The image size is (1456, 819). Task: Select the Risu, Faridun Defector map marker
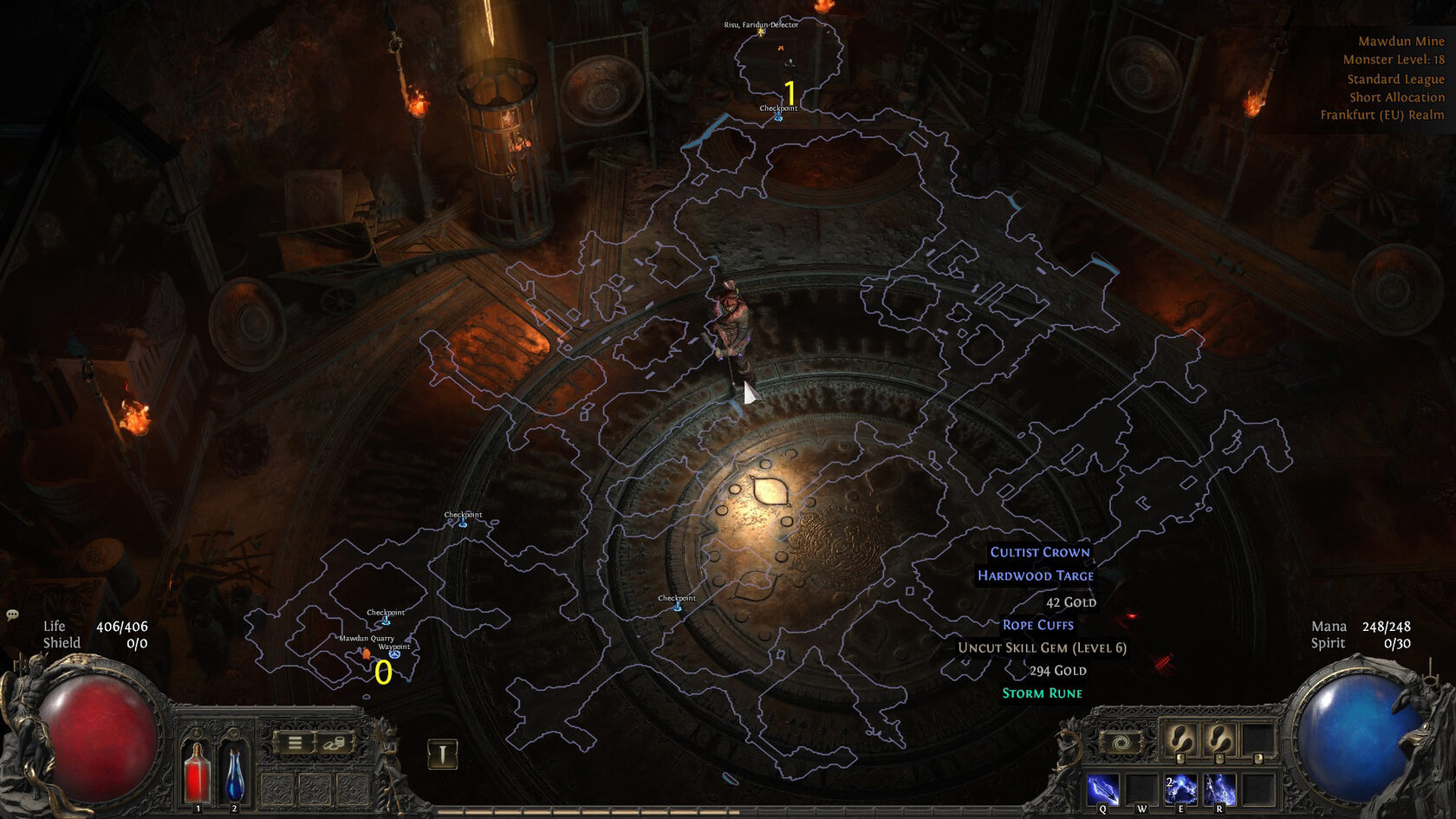(x=762, y=32)
